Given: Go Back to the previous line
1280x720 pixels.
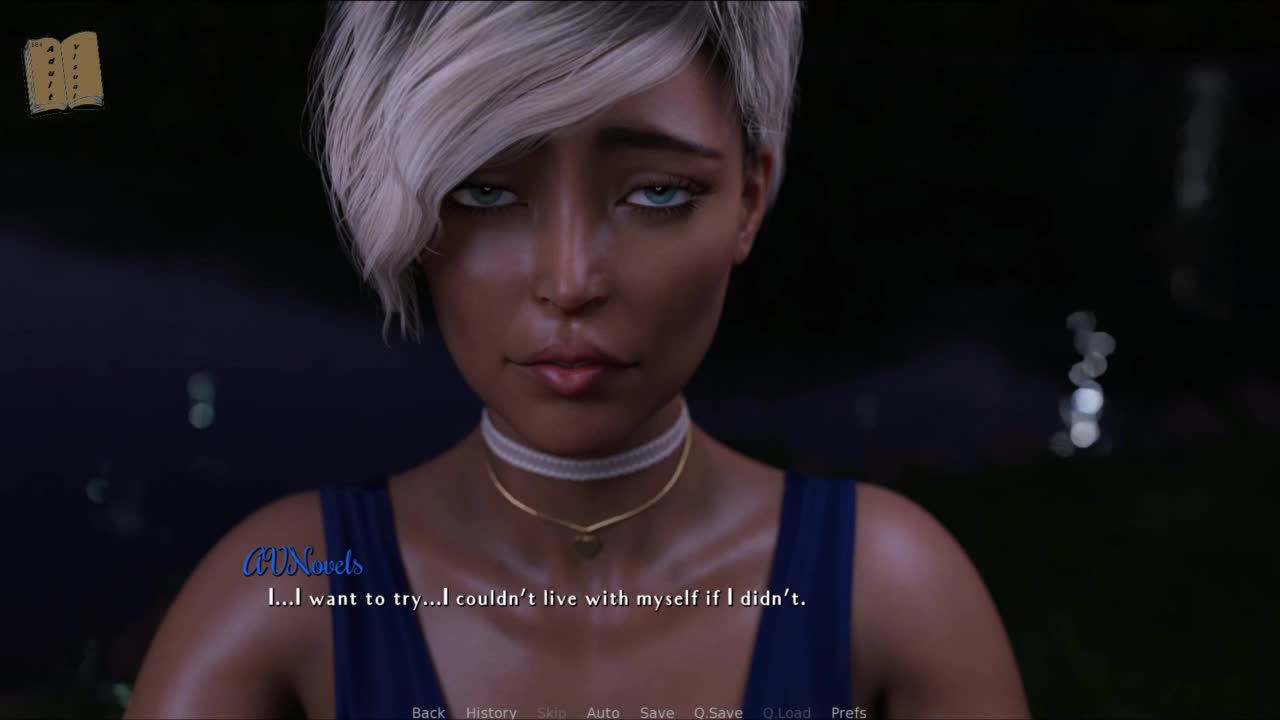Looking at the screenshot, I should (428, 712).
